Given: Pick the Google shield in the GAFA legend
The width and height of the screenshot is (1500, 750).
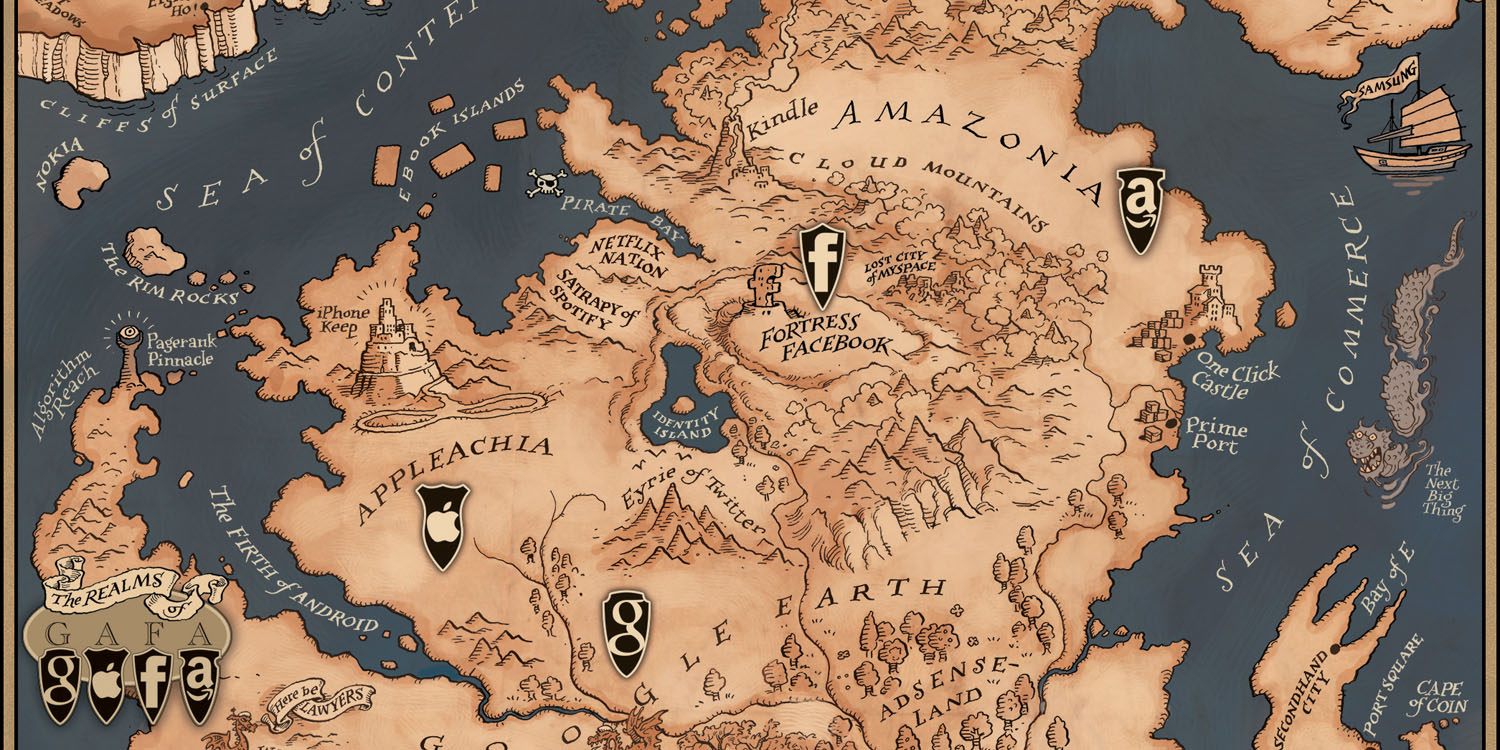Looking at the screenshot, I should click(x=59, y=683).
